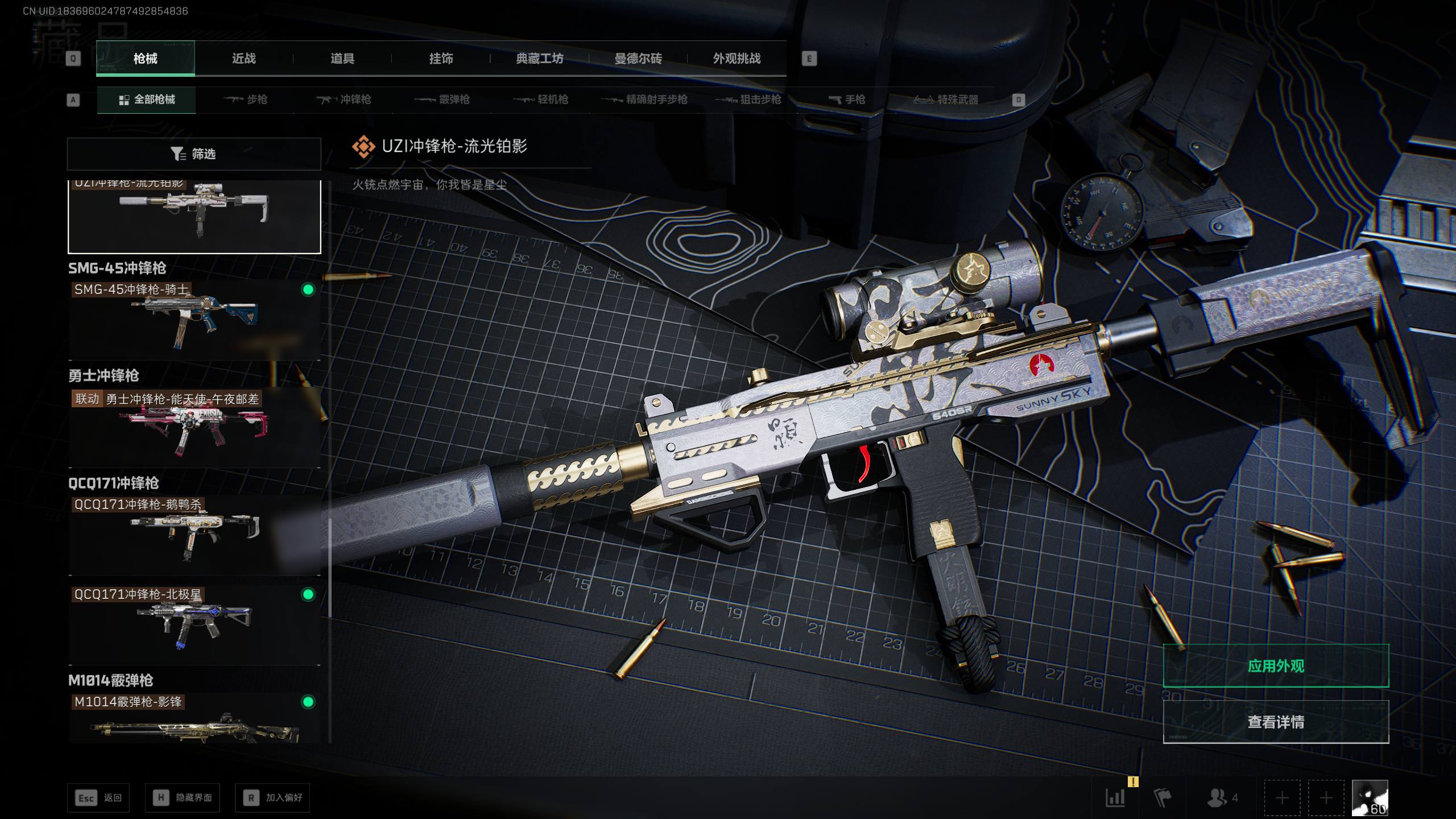Switch to the 近战 melee tab
The width and height of the screenshot is (1456, 819).
click(x=243, y=59)
